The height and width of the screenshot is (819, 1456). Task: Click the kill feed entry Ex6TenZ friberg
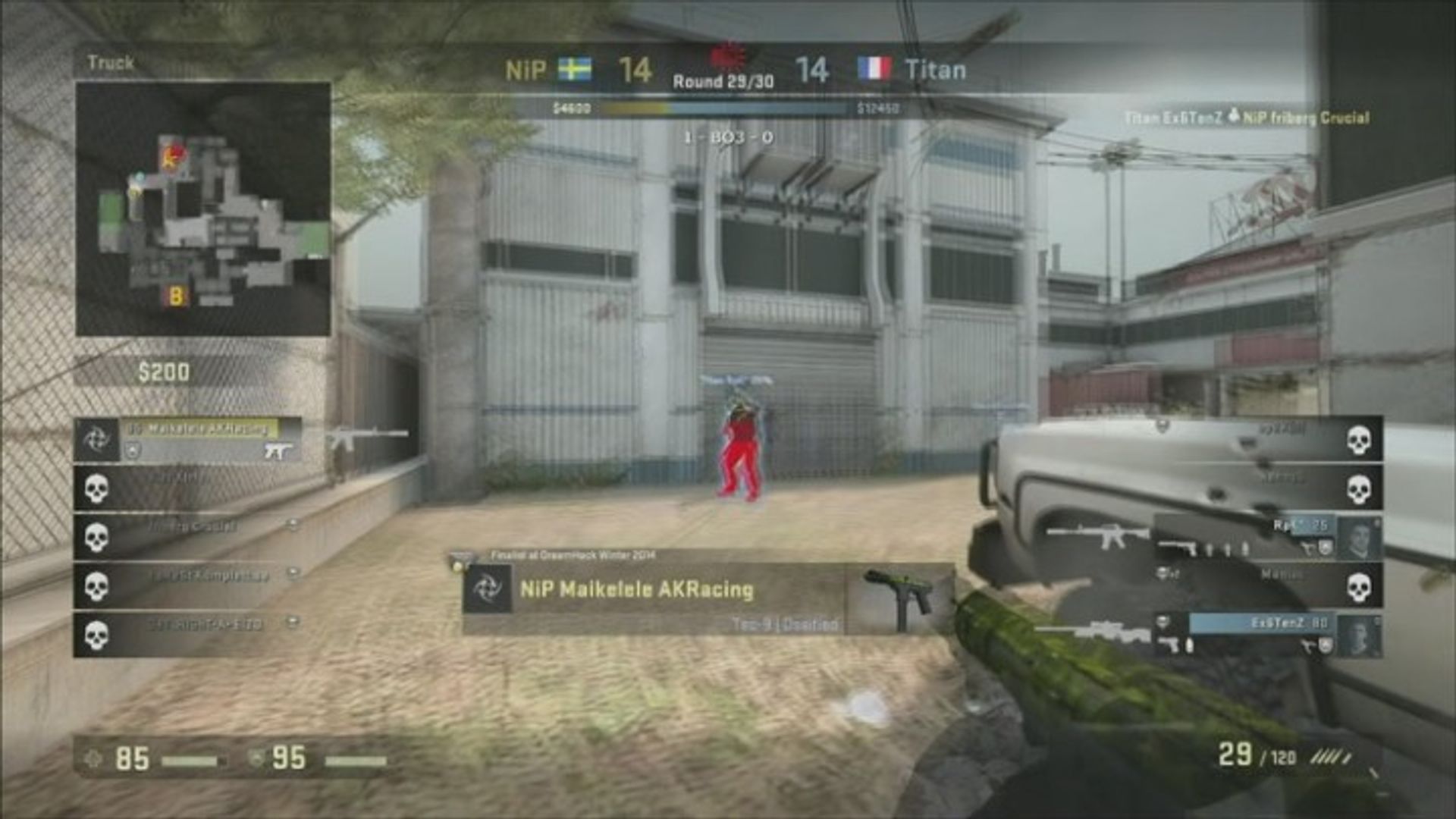tap(1247, 118)
